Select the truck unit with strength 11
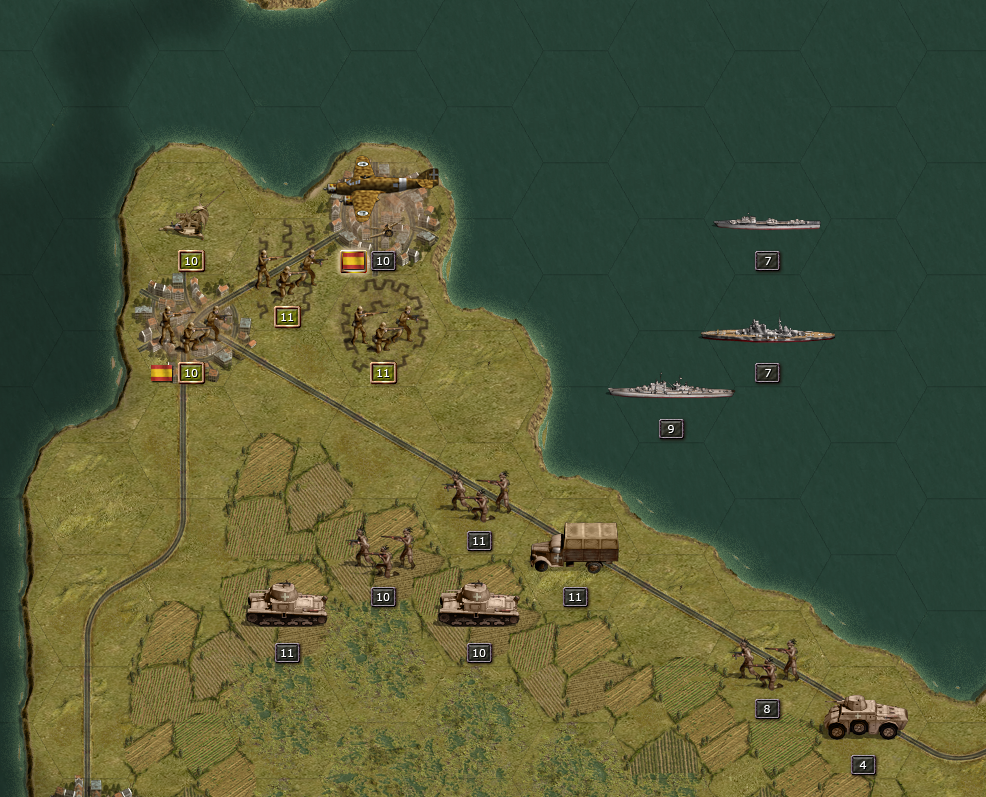The width and height of the screenshot is (986, 797). click(575, 547)
